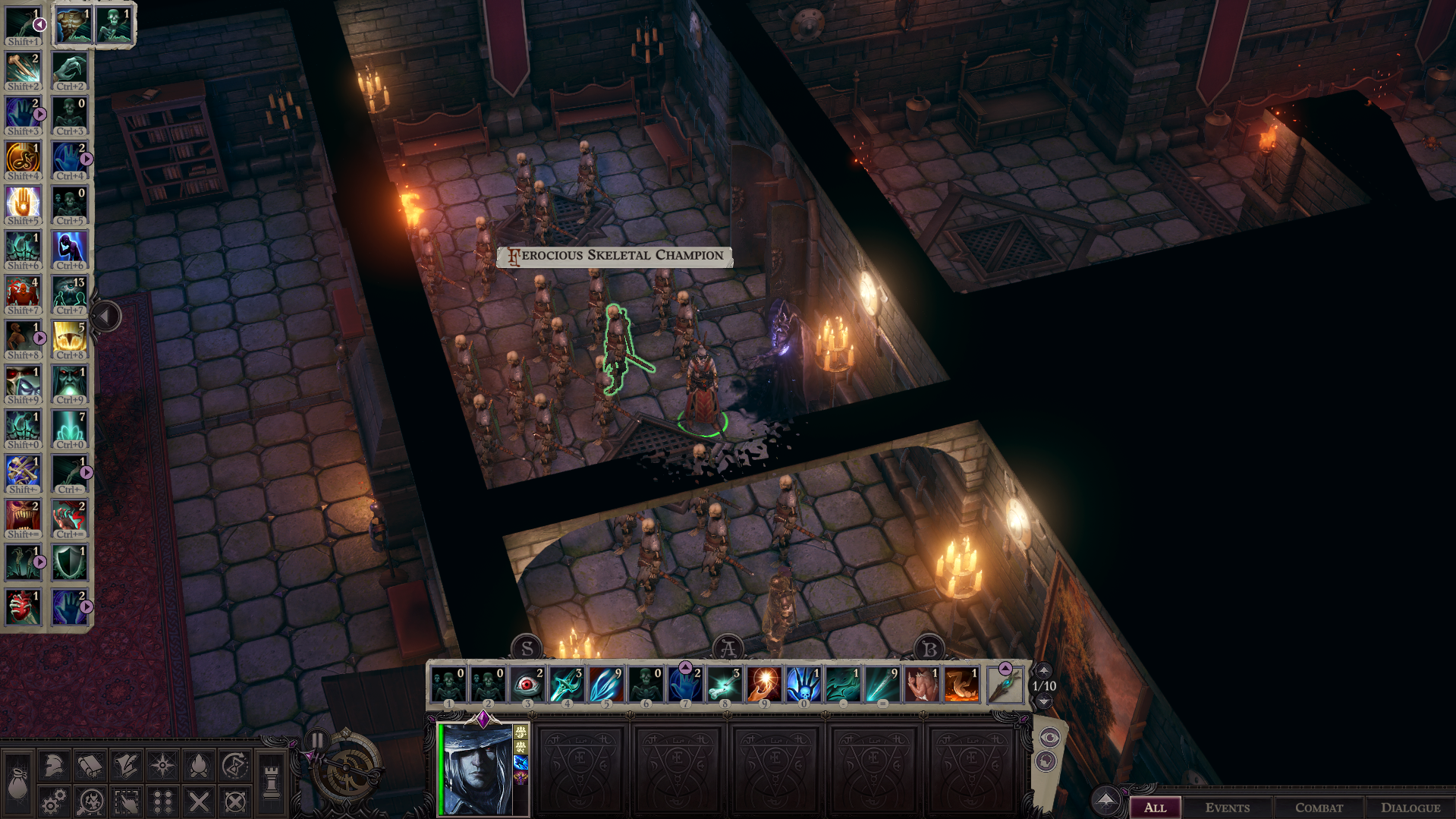Open the spellbook scroll icon
Viewport: 1456px width, 819px height.
[x=90, y=765]
